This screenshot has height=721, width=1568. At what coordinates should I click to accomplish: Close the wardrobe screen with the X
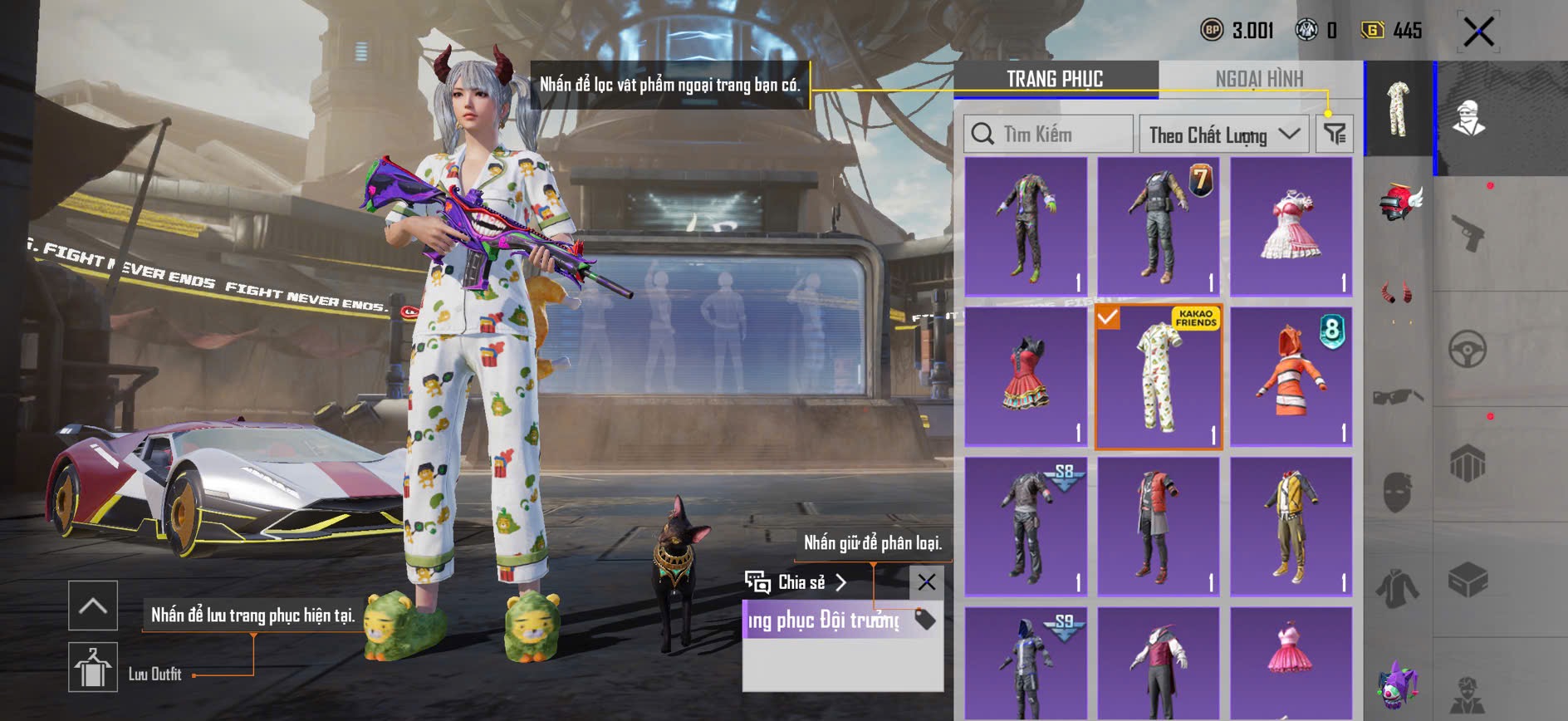(1478, 32)
